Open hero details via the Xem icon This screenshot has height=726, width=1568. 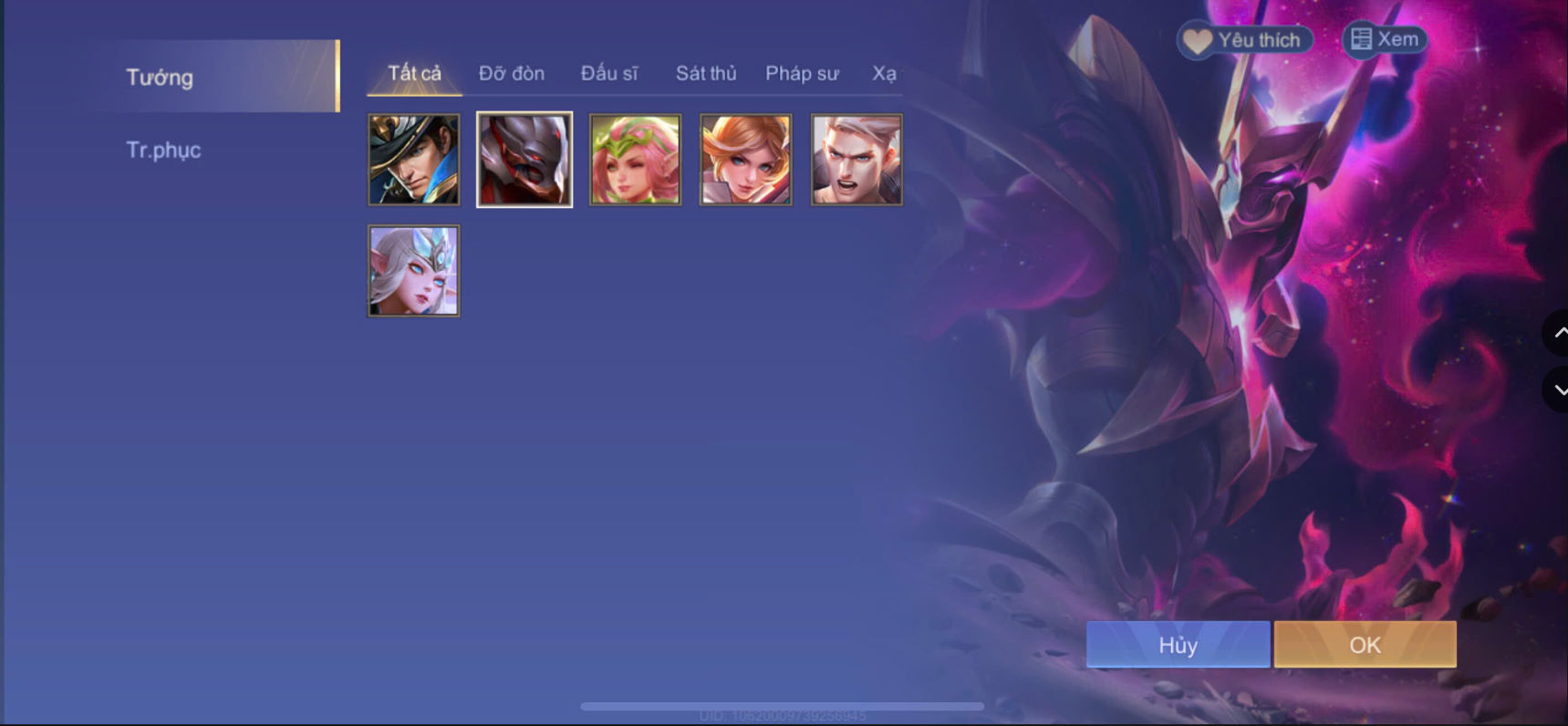pyautogui.click(x=1382, y=39)
